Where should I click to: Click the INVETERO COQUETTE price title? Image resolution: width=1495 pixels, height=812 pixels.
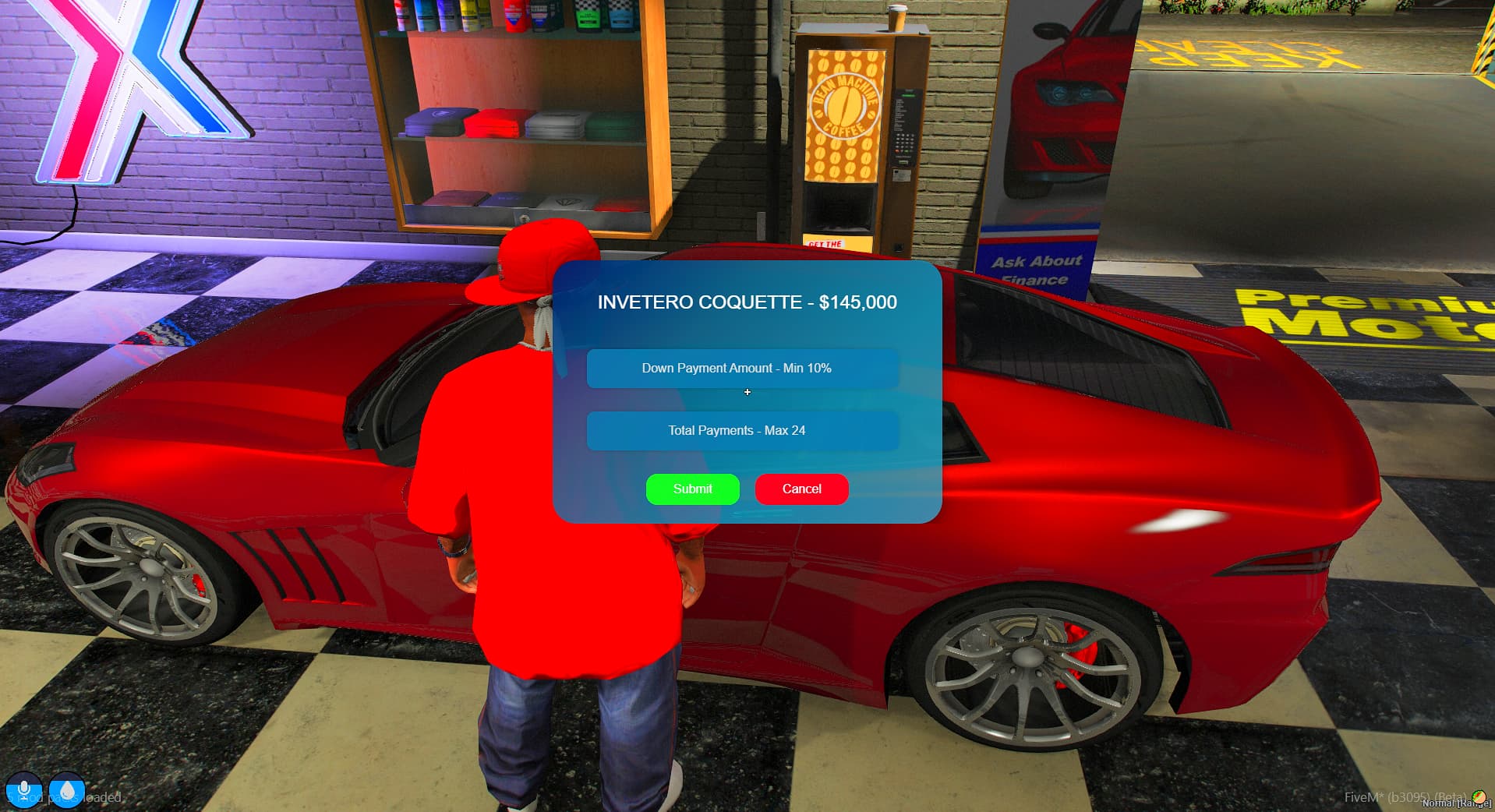pos(747,302)
